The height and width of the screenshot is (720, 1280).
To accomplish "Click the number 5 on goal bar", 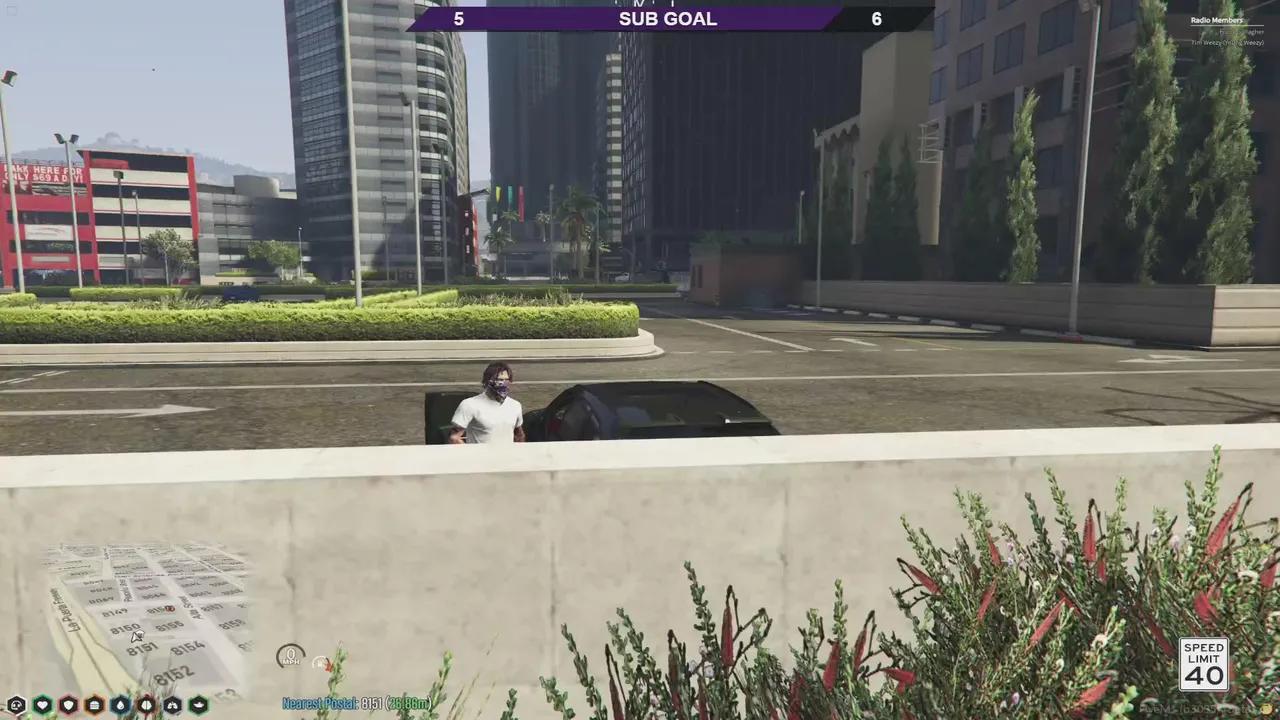I will tap(458, 18).
